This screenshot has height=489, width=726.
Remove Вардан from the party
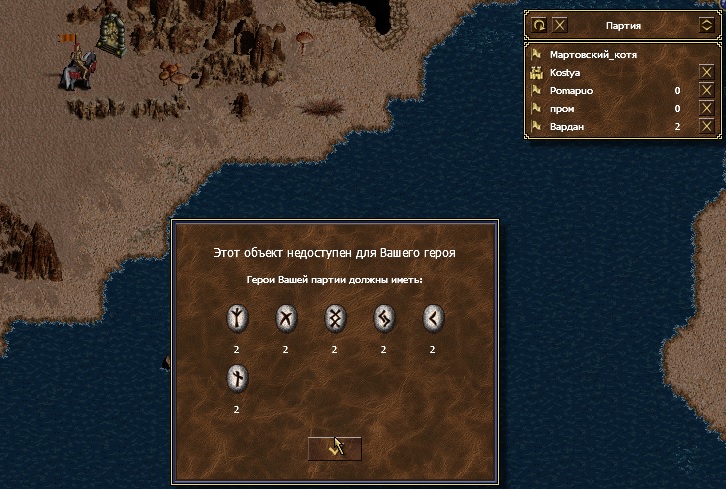(x=706, y=126)
